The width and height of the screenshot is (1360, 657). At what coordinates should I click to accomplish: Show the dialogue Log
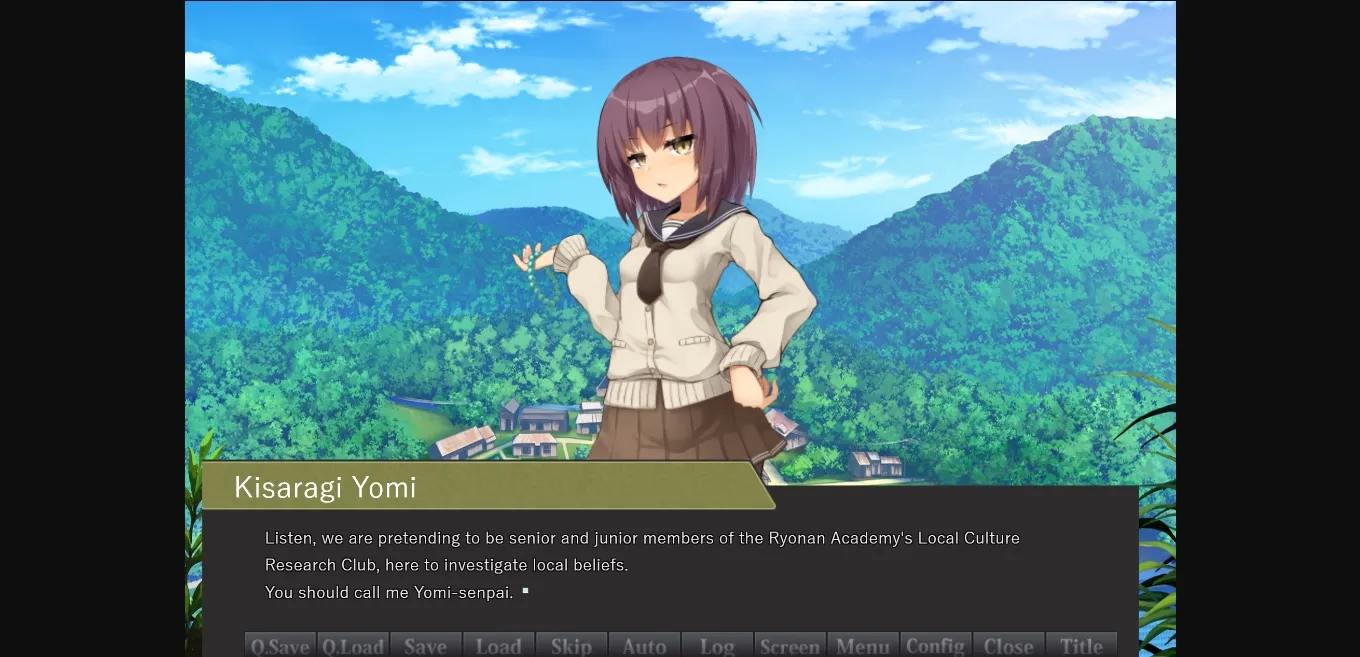tap(717, 645)
